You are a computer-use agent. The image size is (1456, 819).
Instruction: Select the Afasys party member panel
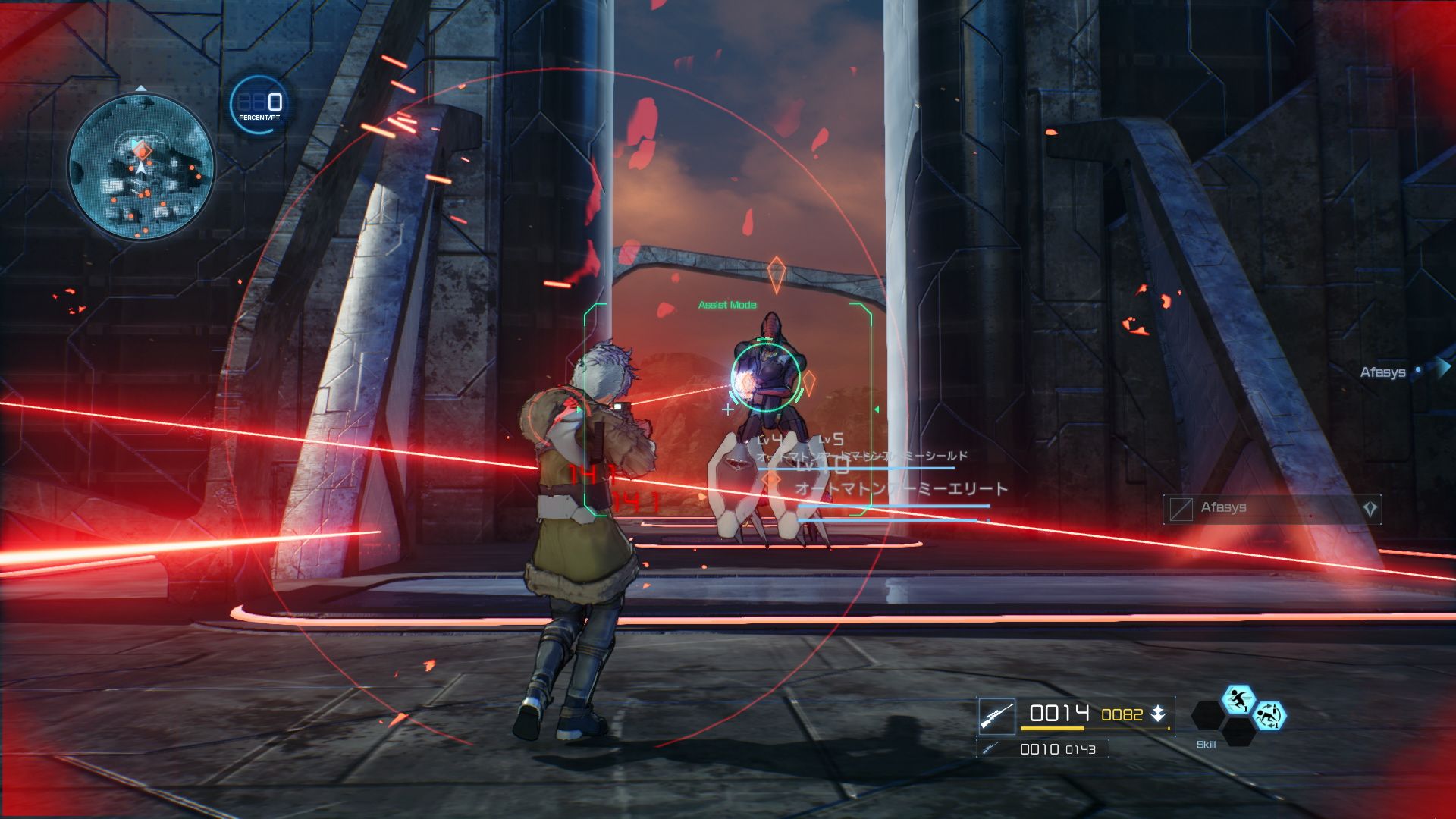1272,508
